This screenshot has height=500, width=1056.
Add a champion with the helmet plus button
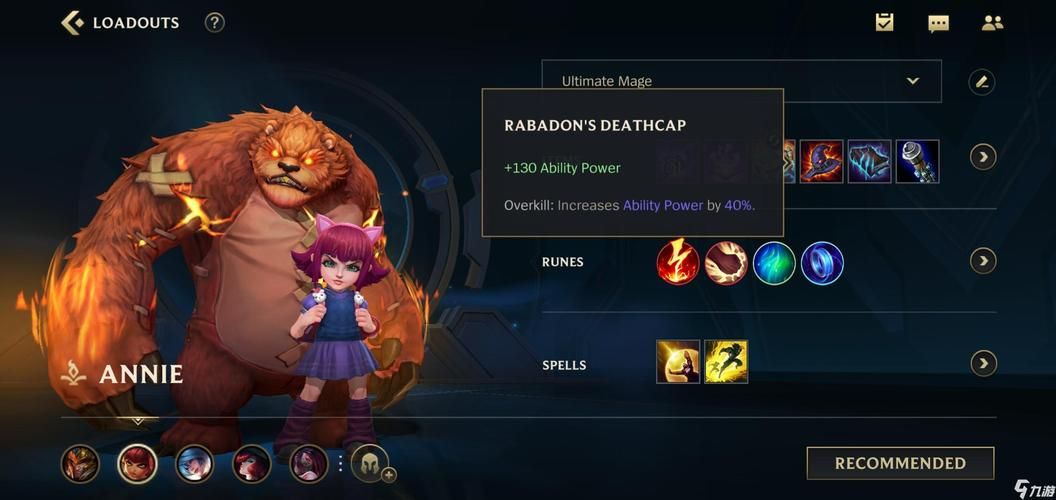coord(370,464)
